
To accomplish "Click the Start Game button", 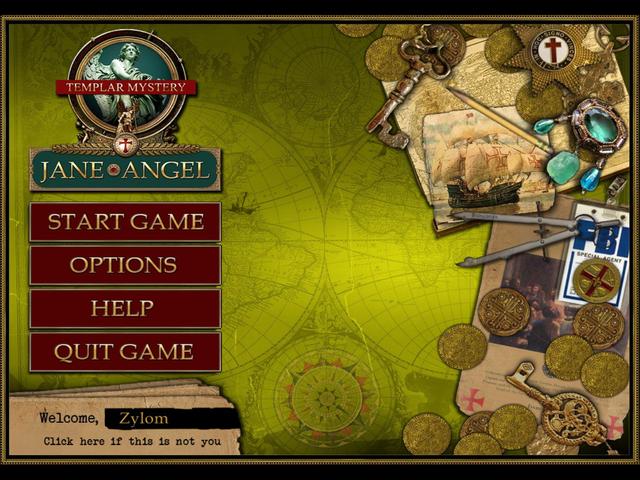I will click(x=125, y=222).
